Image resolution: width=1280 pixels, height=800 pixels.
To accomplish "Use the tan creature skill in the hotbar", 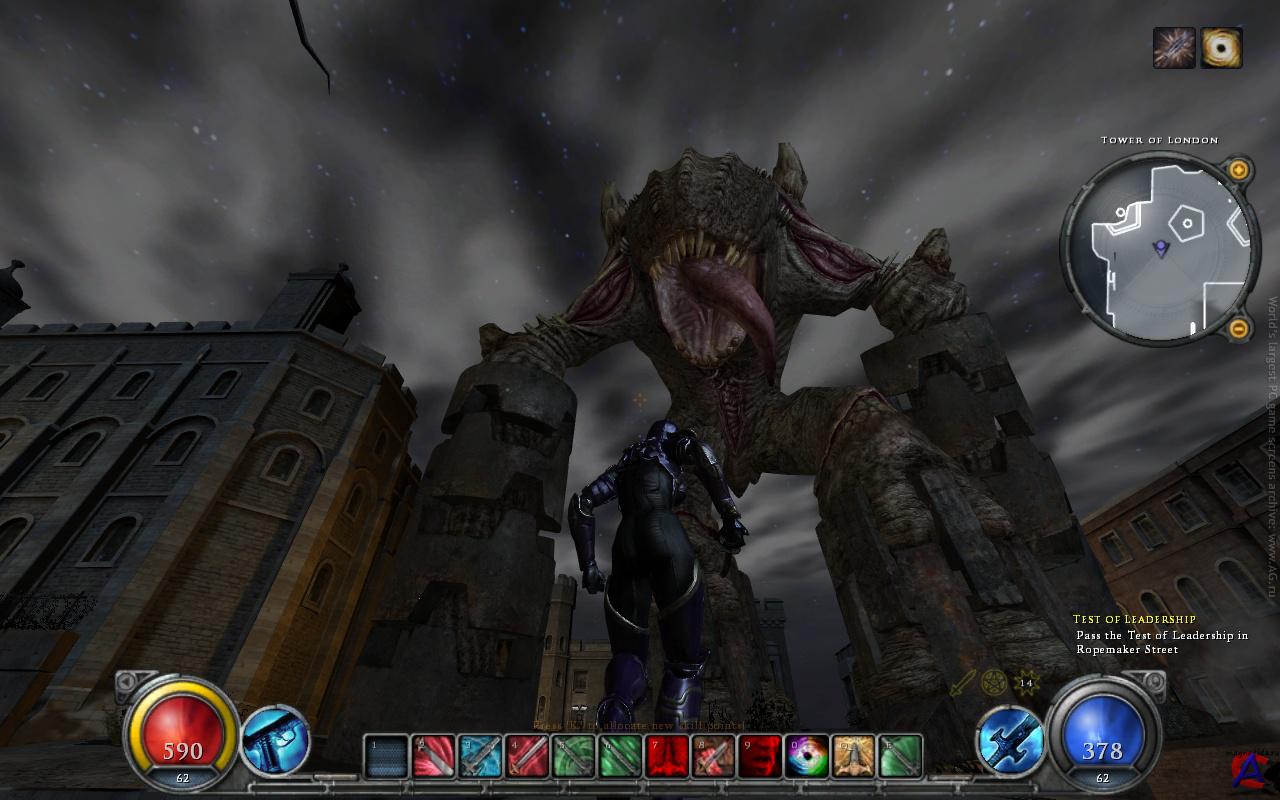I will (853, 756).
